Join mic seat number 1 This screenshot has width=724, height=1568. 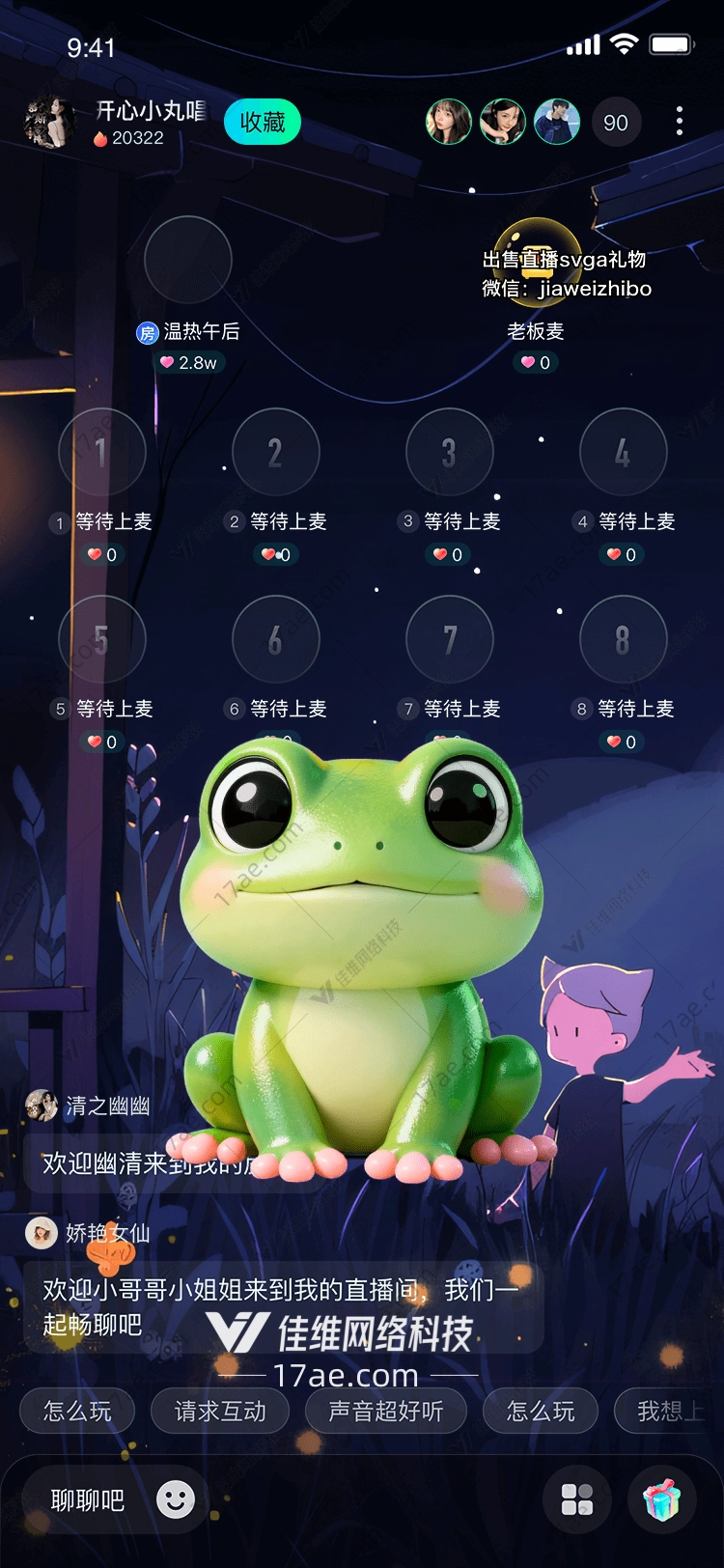[x=101, y=452]
